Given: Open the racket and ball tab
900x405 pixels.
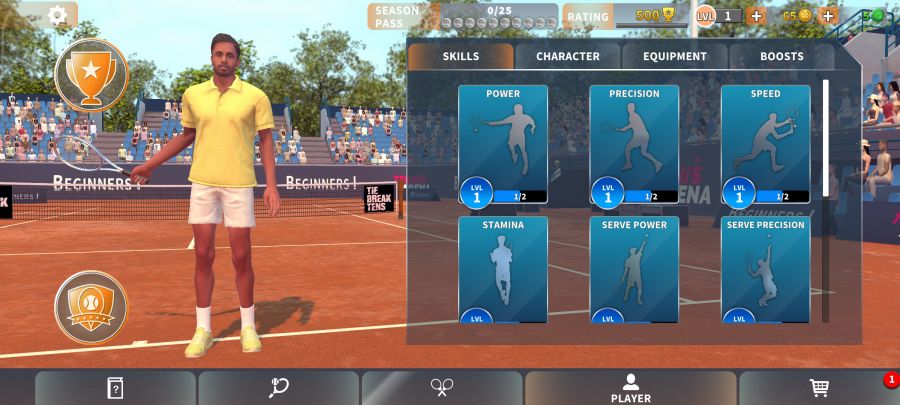Looking at the screenshot, I should (x=279, y=388).
